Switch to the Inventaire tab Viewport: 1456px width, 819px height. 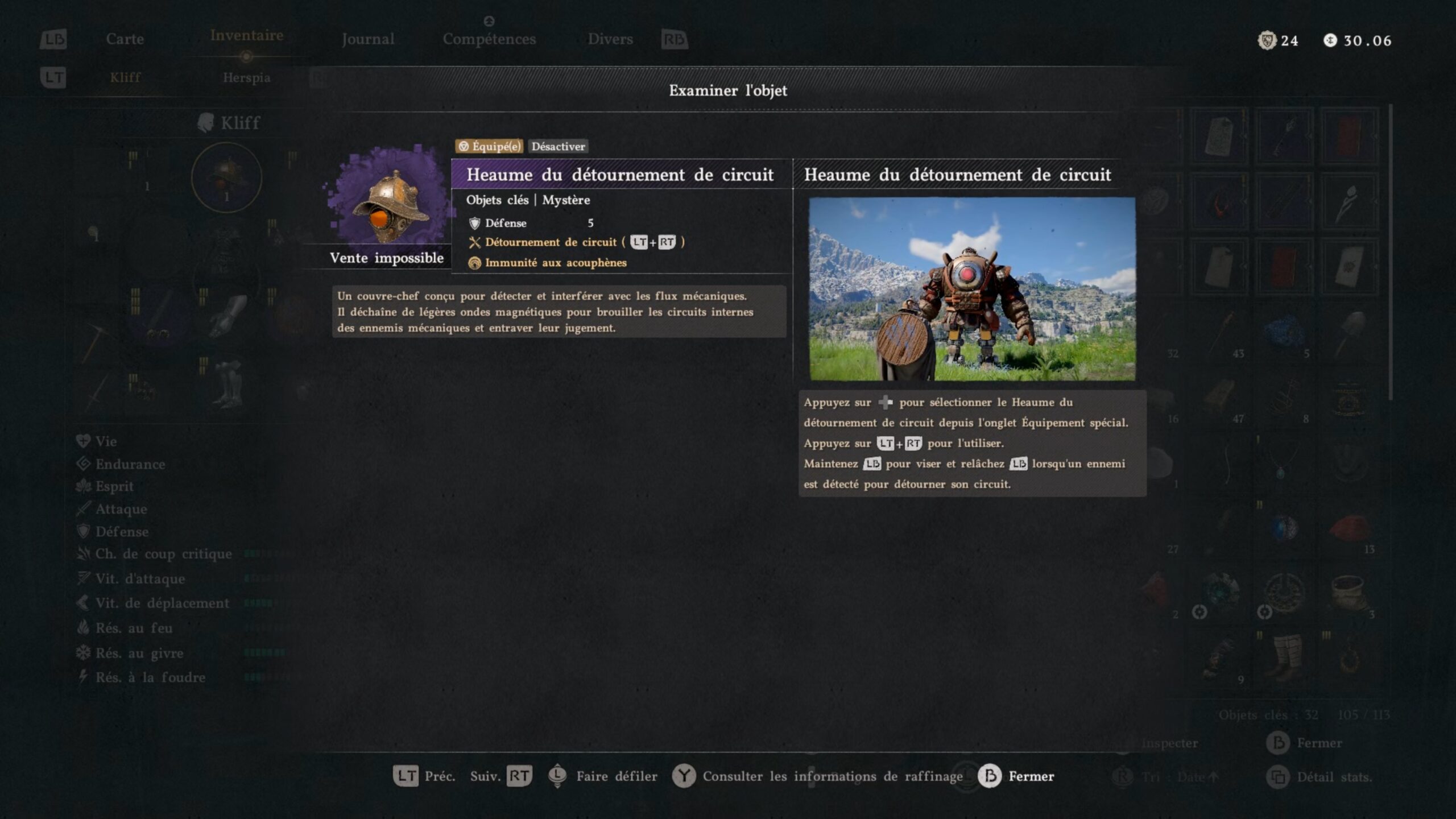pyautogui.click(x=246, y=36)
